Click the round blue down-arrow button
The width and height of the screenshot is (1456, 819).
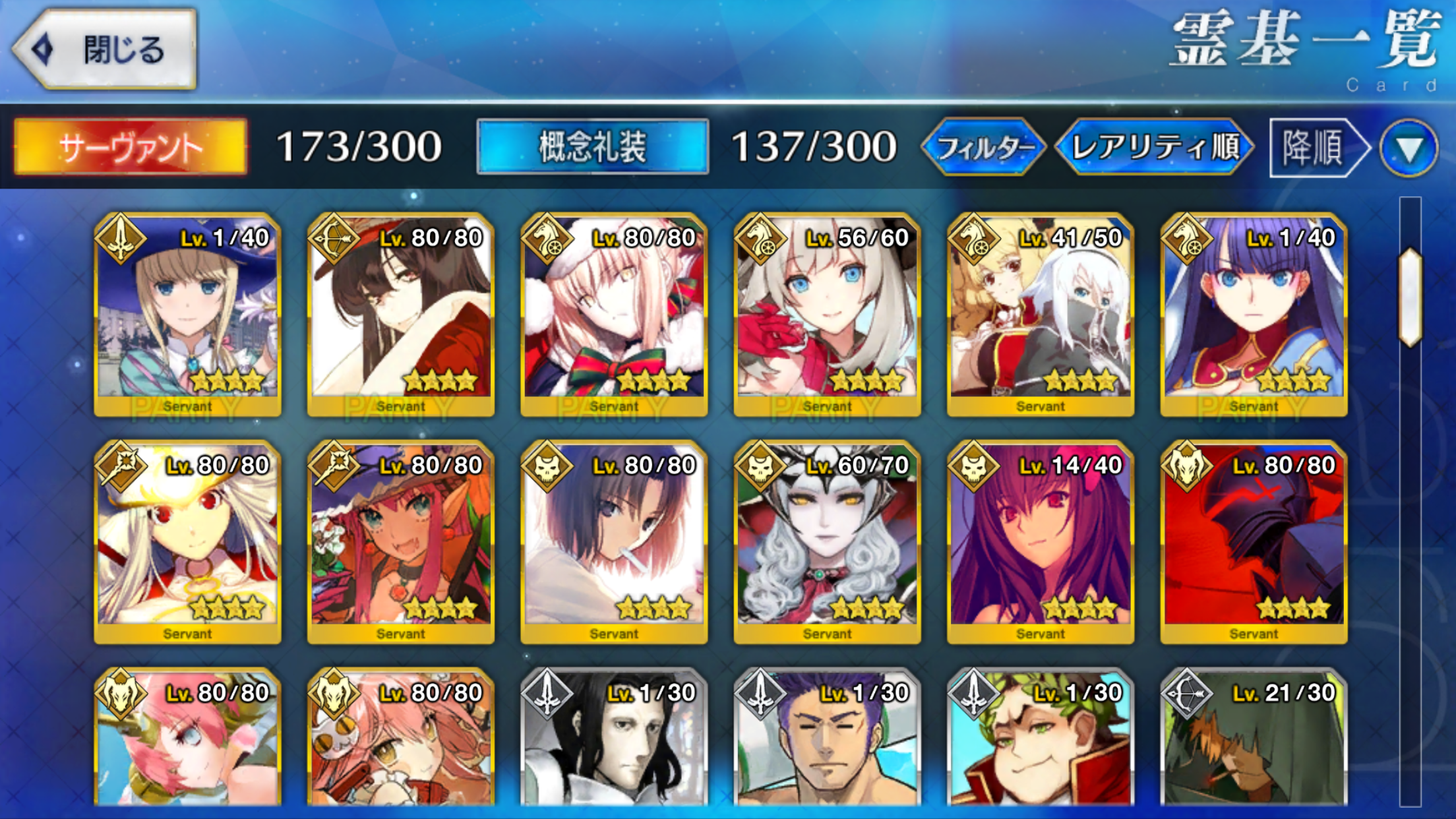[1409, 148]
